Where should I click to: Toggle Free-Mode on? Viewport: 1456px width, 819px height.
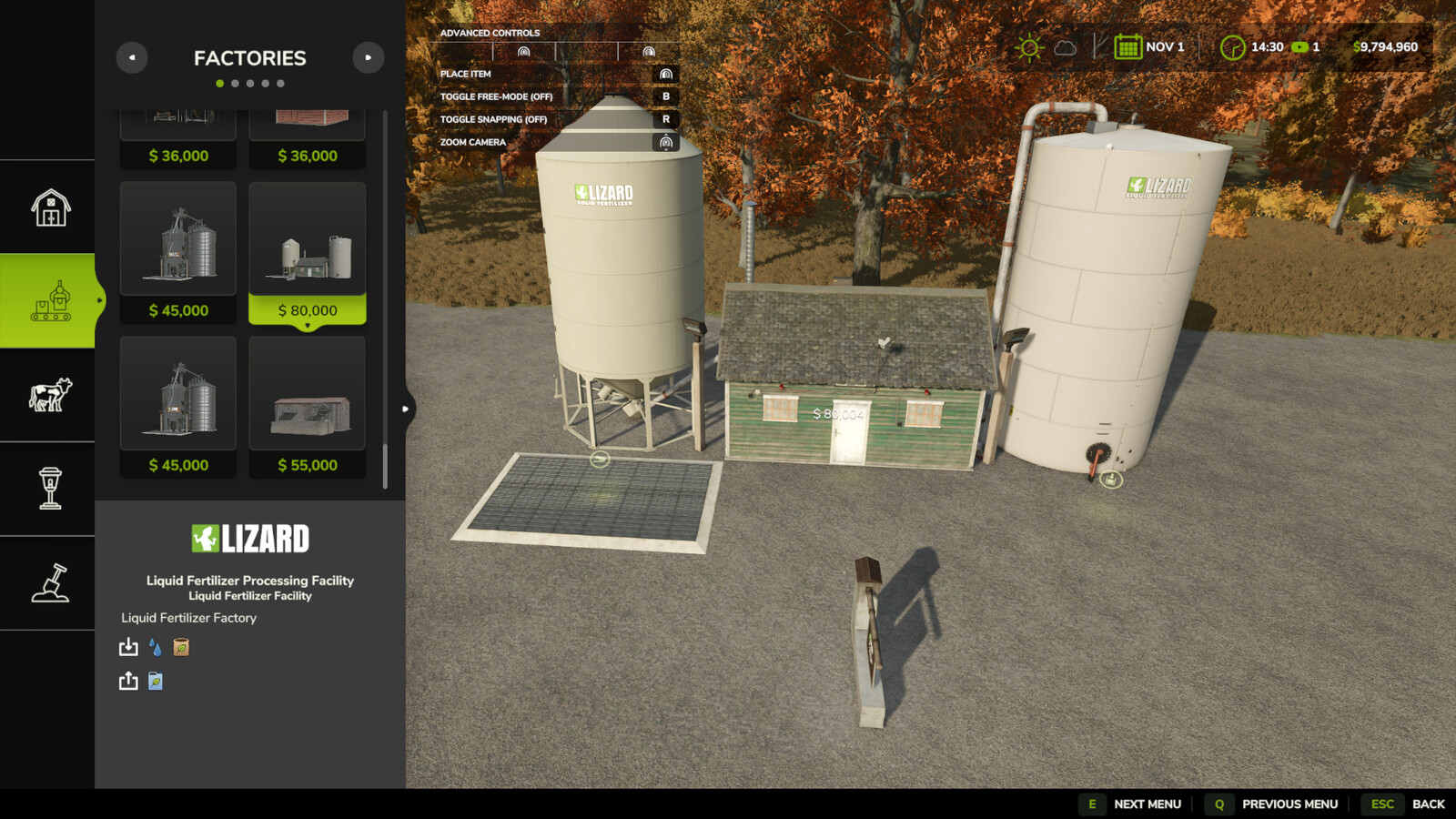pyautogui.click(x=668, y=96)
